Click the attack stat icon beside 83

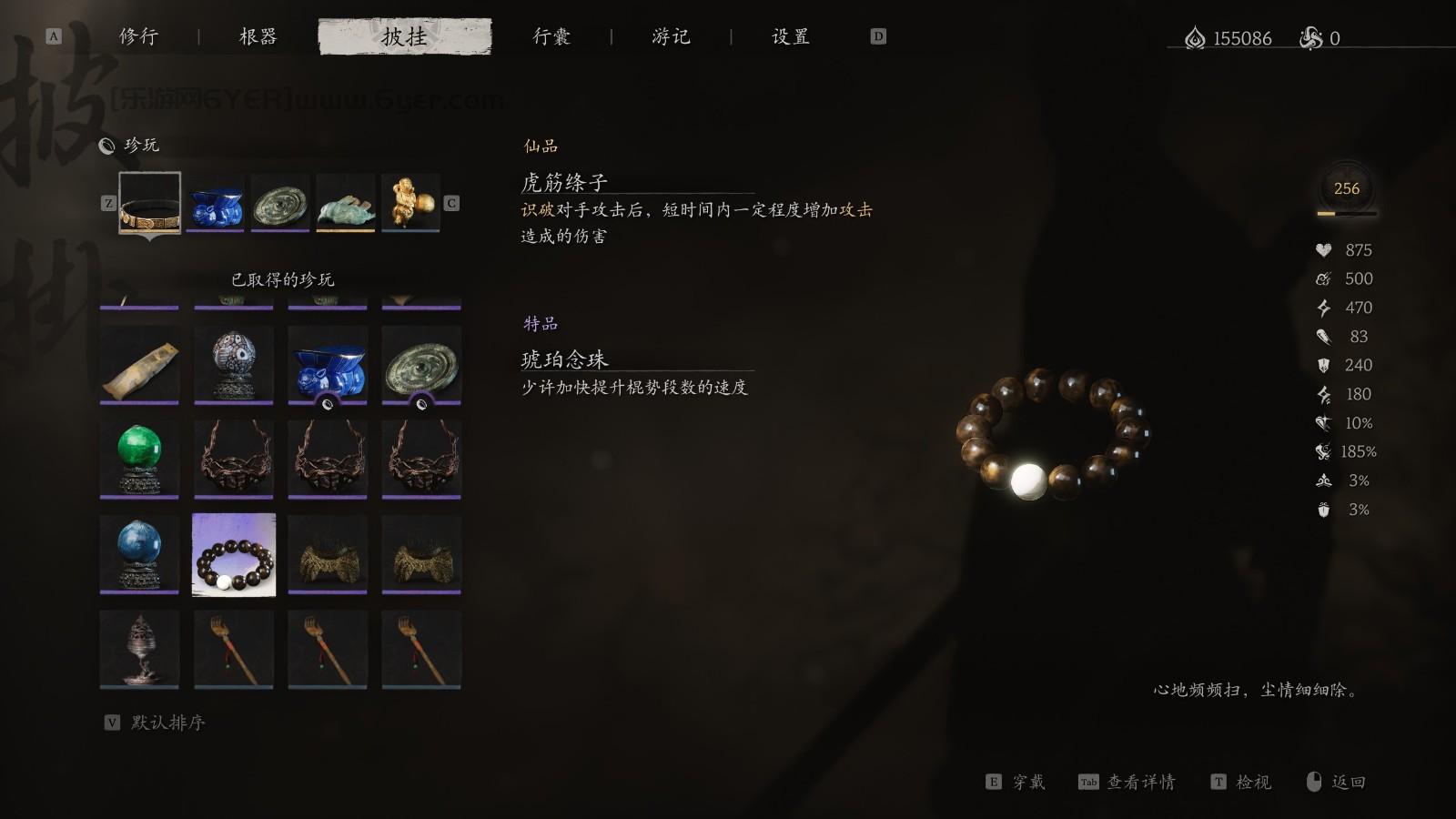[x=1323, y=337]
